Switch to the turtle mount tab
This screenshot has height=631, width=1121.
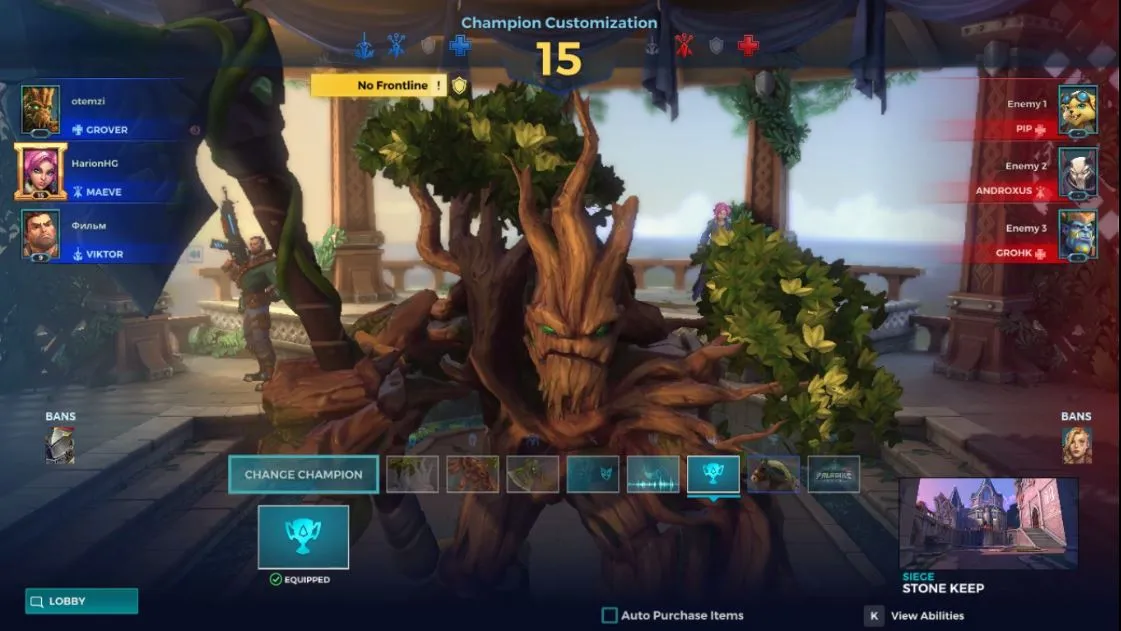[773, 474]
